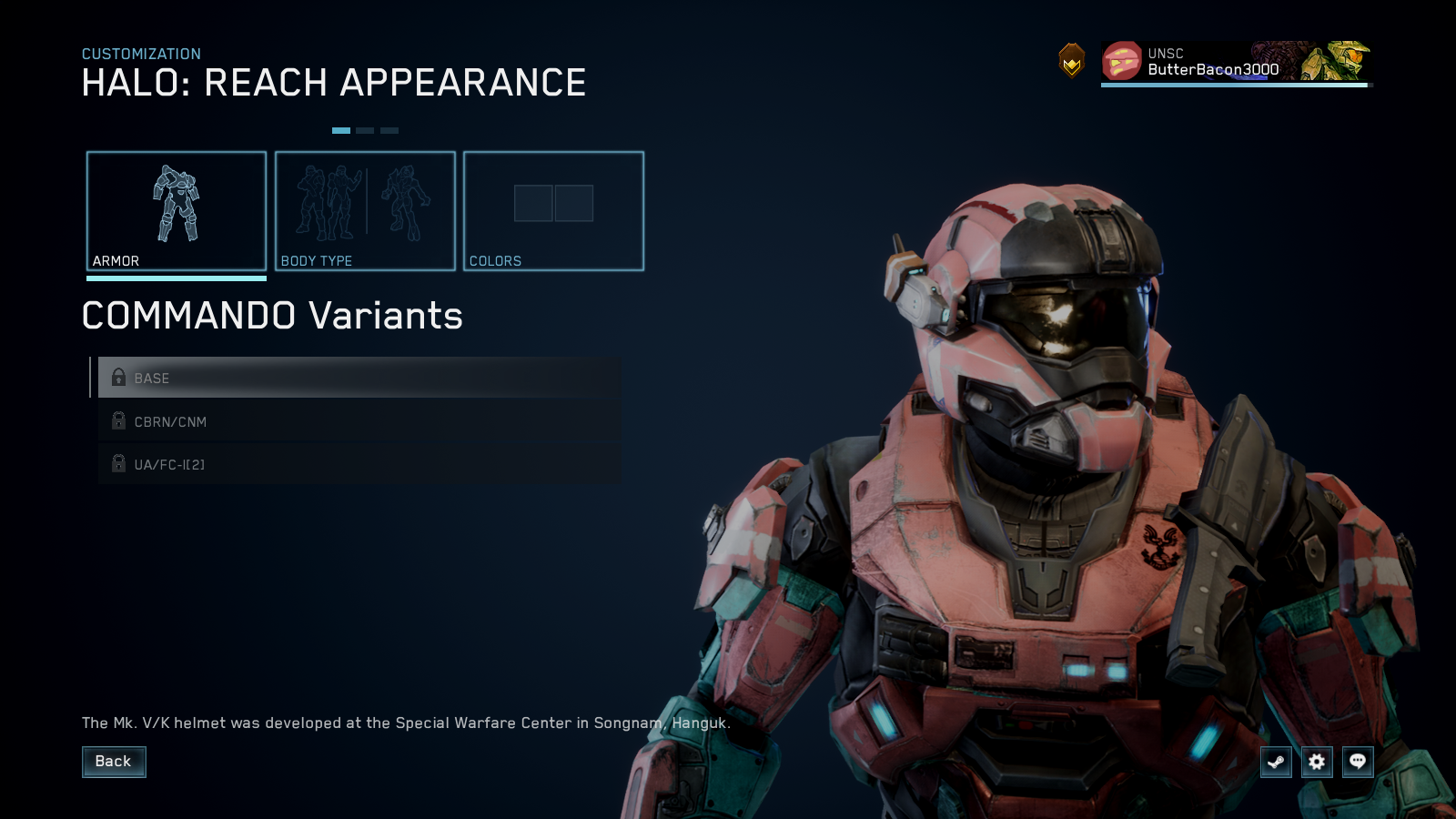1456x819 pixels.
Task: Choose the BASE Commando variant
Action: point(359,378)
